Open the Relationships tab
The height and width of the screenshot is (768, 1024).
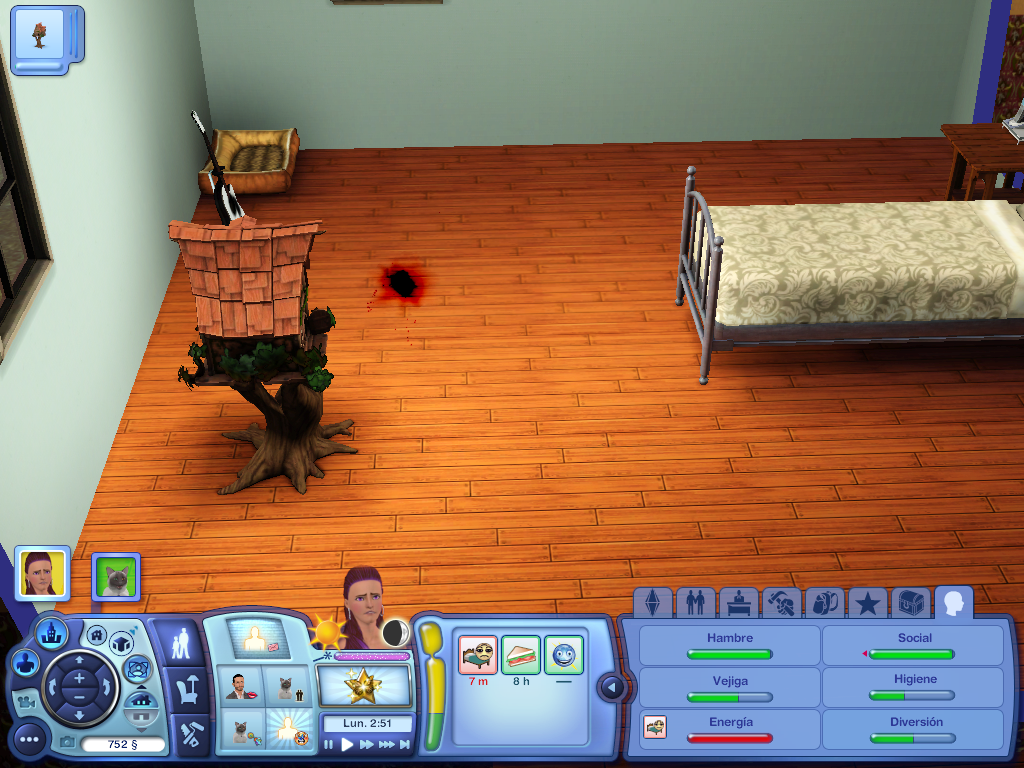pos(695,602)
